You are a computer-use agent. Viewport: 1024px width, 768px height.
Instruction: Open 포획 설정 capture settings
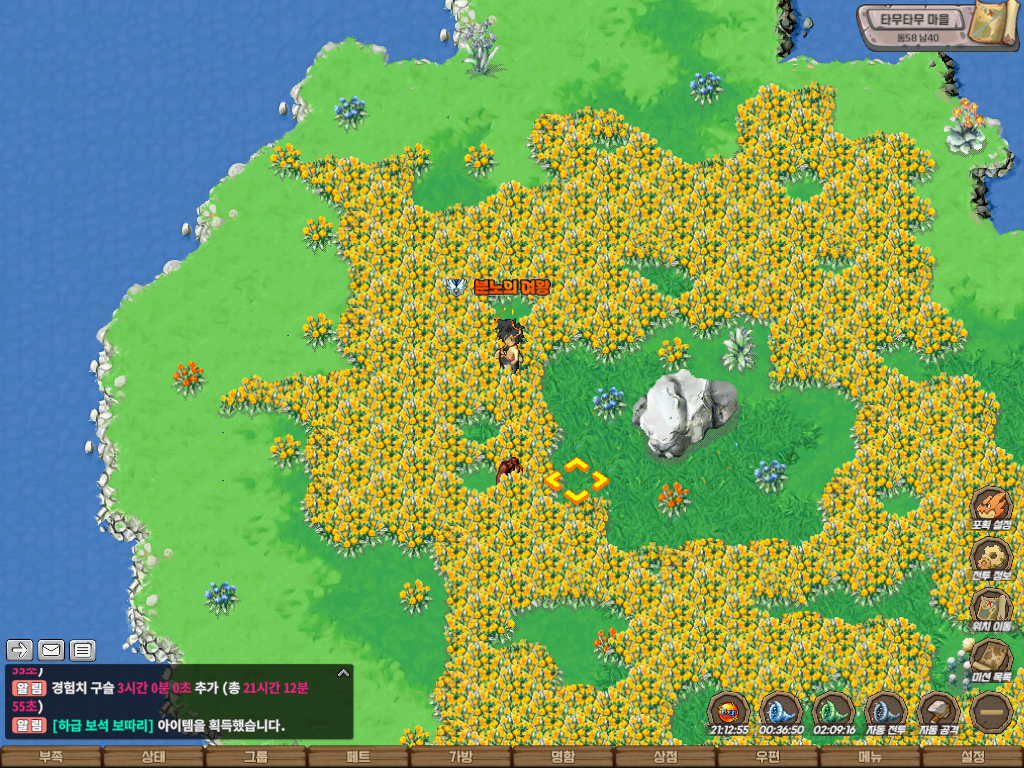coord(991,507)
